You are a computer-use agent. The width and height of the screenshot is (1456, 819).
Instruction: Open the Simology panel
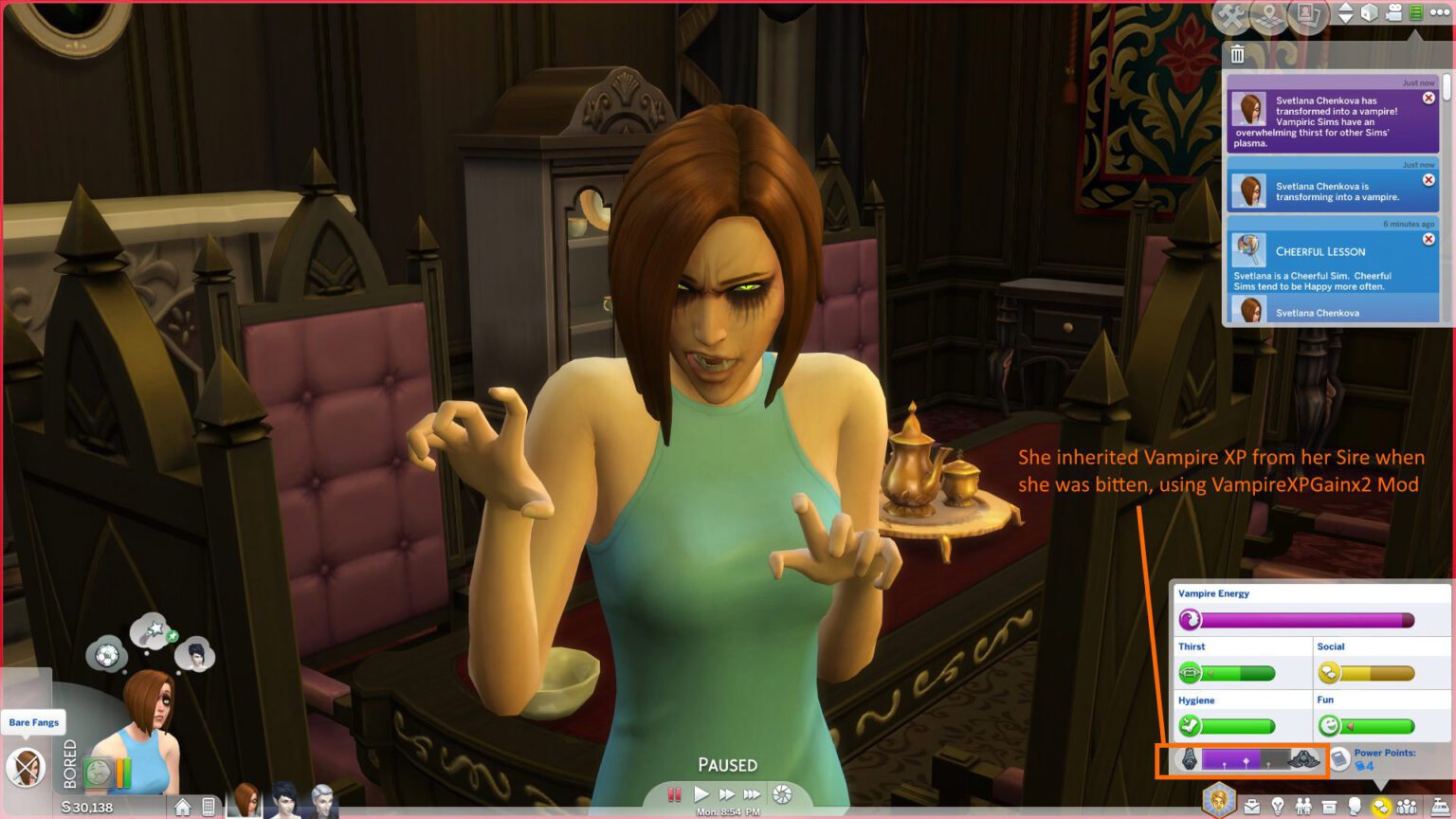click(1356, 808)
